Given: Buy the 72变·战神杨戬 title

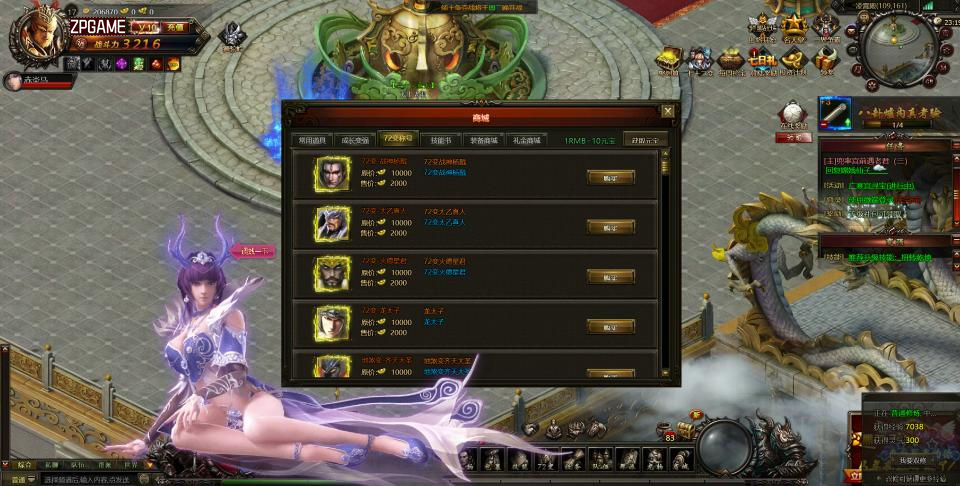Looking at the screenshot, I should pyautogui.click(x=610, y=177).
